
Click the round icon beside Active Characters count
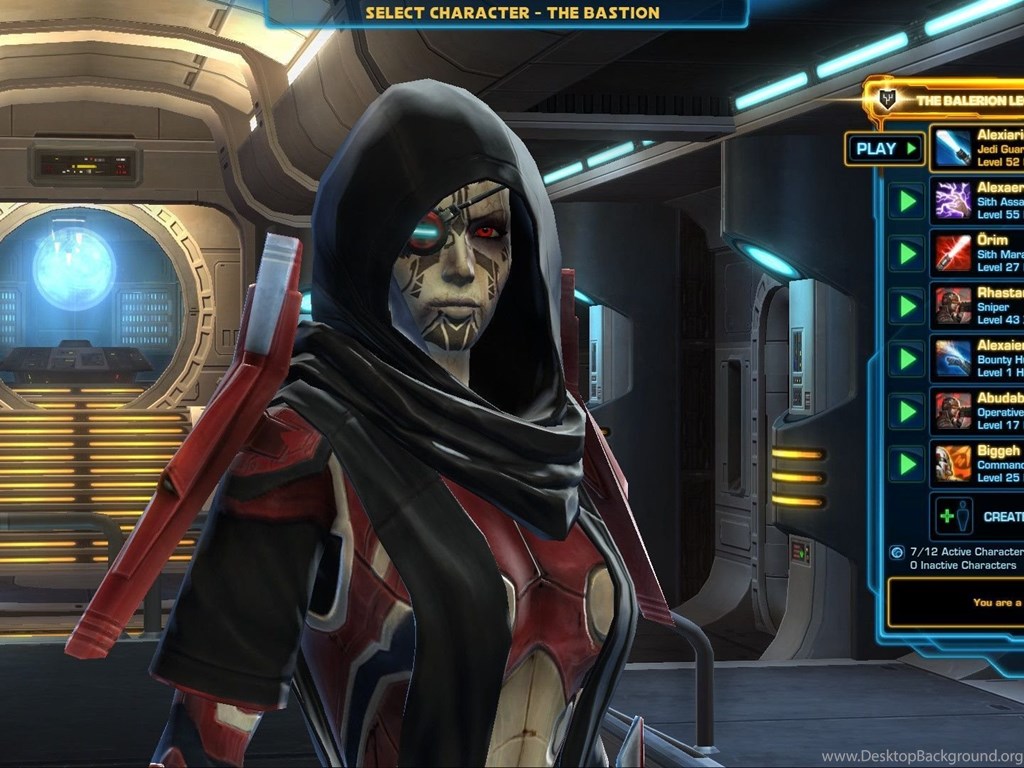(x=897, y=551)
